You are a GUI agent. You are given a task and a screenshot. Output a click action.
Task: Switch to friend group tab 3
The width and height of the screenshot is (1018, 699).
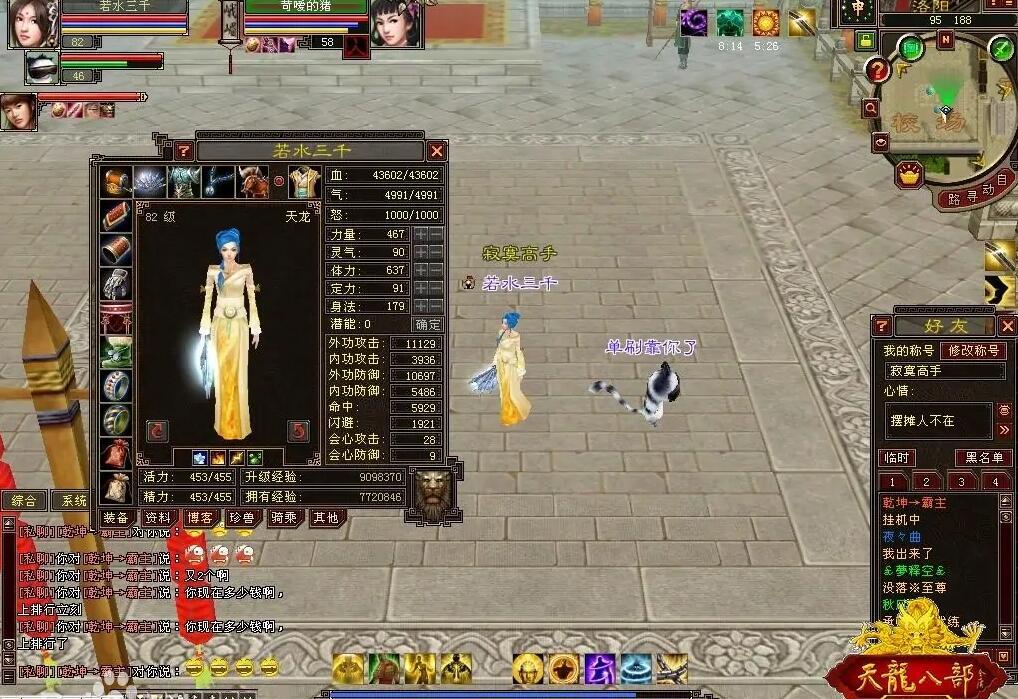(x=961, y=482)
